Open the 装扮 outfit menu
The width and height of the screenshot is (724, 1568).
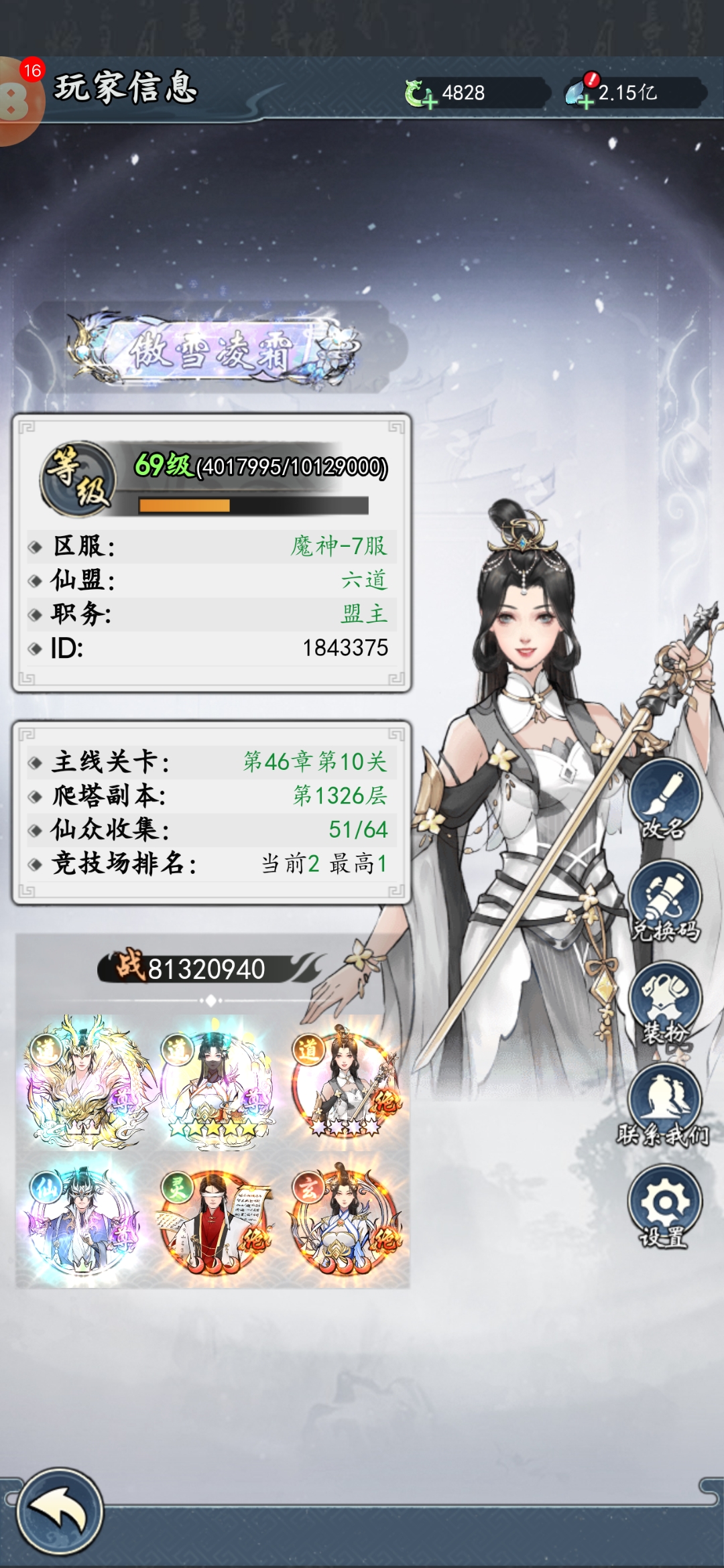(664, 1003)
